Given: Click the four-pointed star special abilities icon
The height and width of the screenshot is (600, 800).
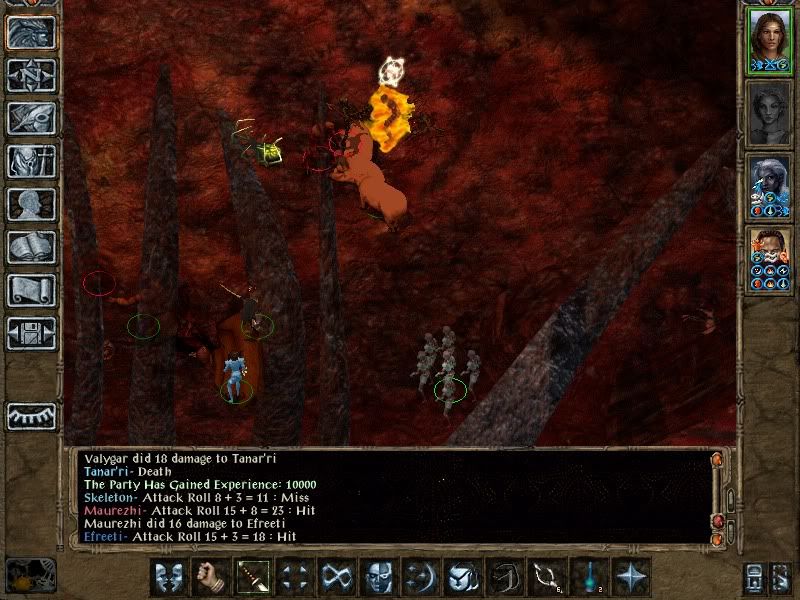Looking at the screenshot, I should (x=631, y=577).
